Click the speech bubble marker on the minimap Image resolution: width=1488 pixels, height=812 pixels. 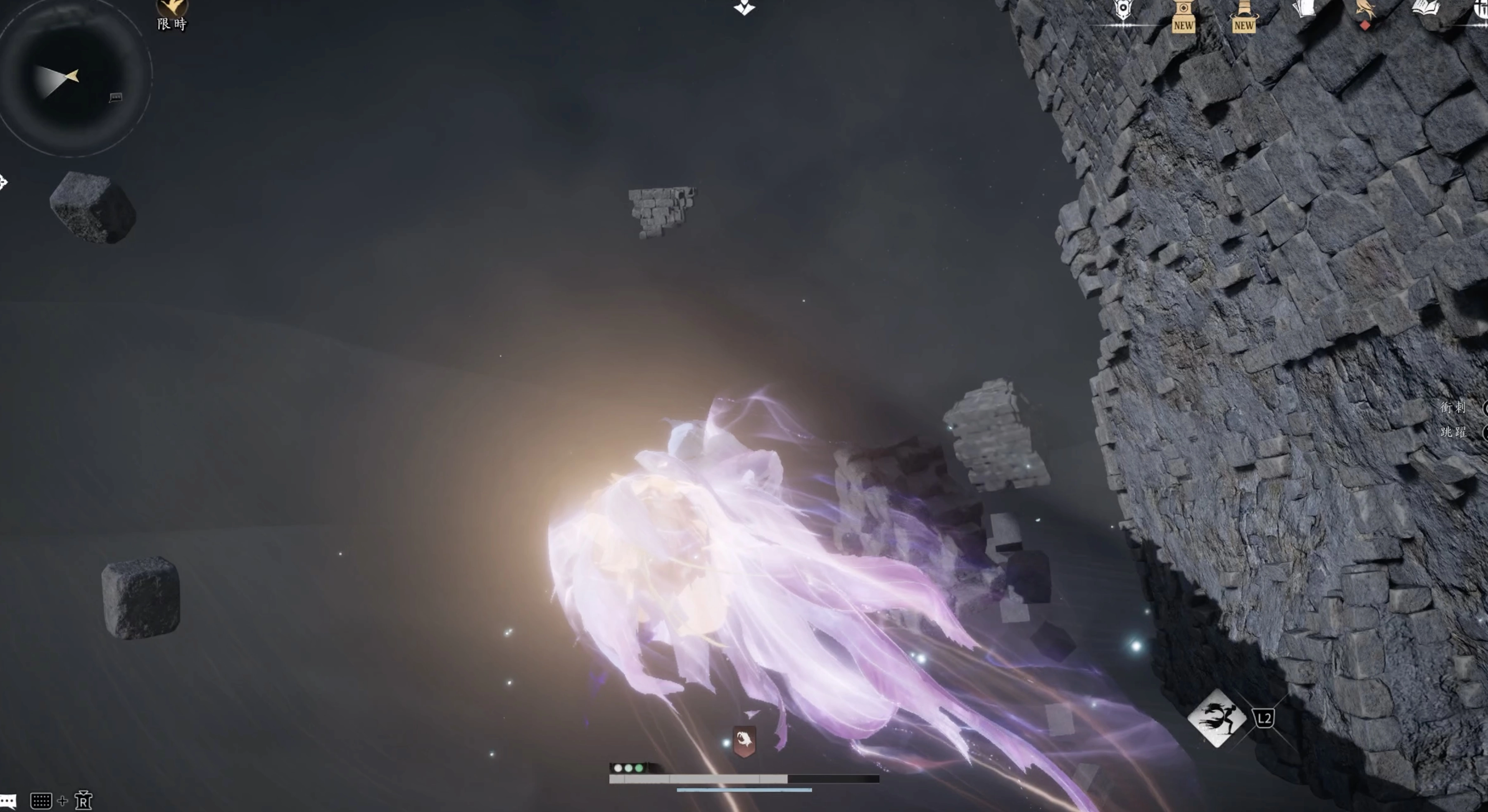(x=116, y=97)
